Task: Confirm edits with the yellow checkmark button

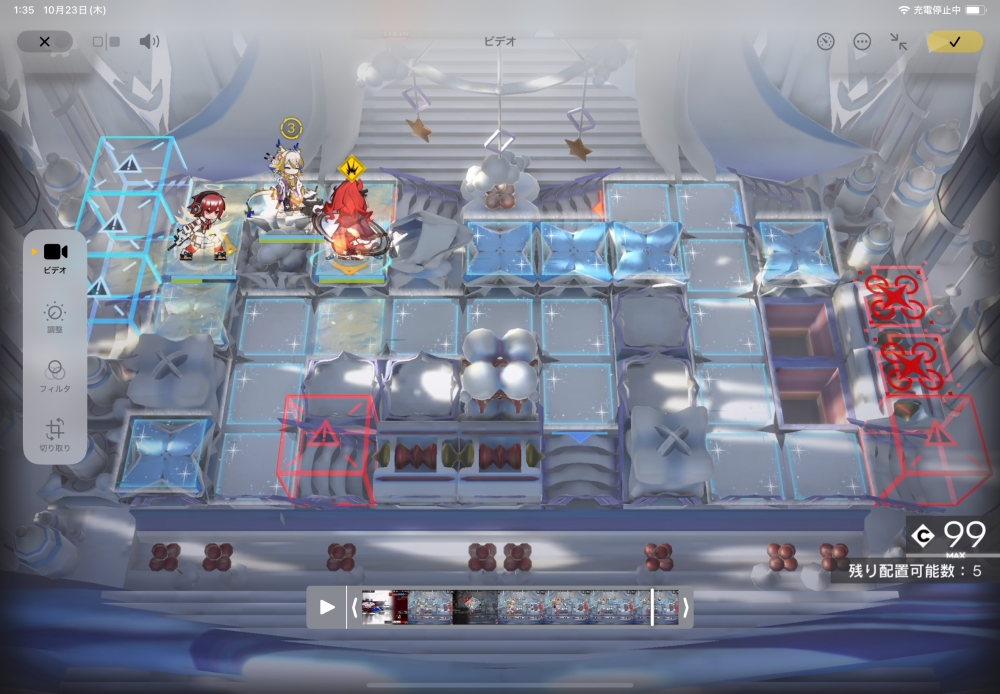Action: (954, 42)
